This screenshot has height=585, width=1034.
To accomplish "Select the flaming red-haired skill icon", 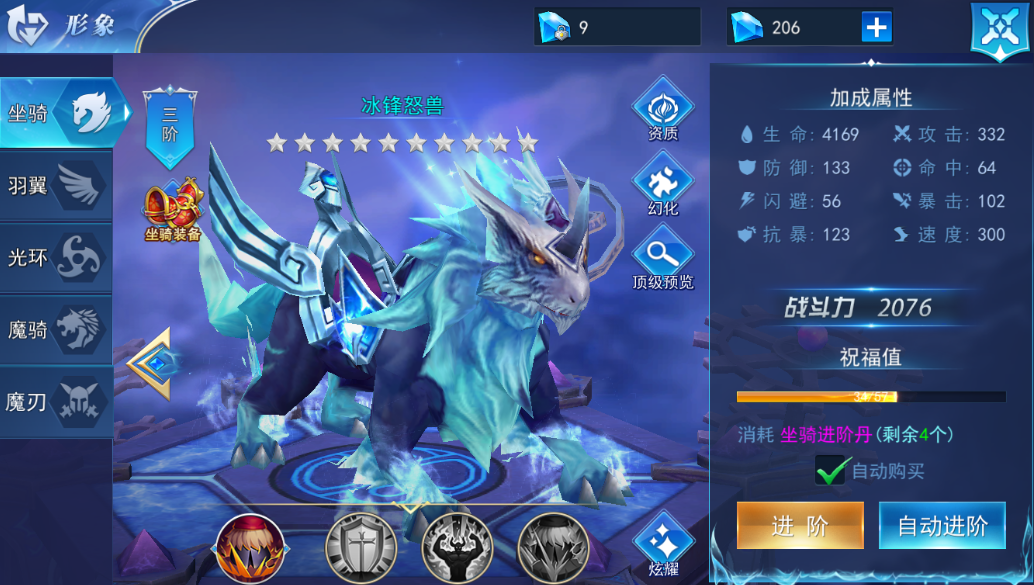I will point(251,548).
